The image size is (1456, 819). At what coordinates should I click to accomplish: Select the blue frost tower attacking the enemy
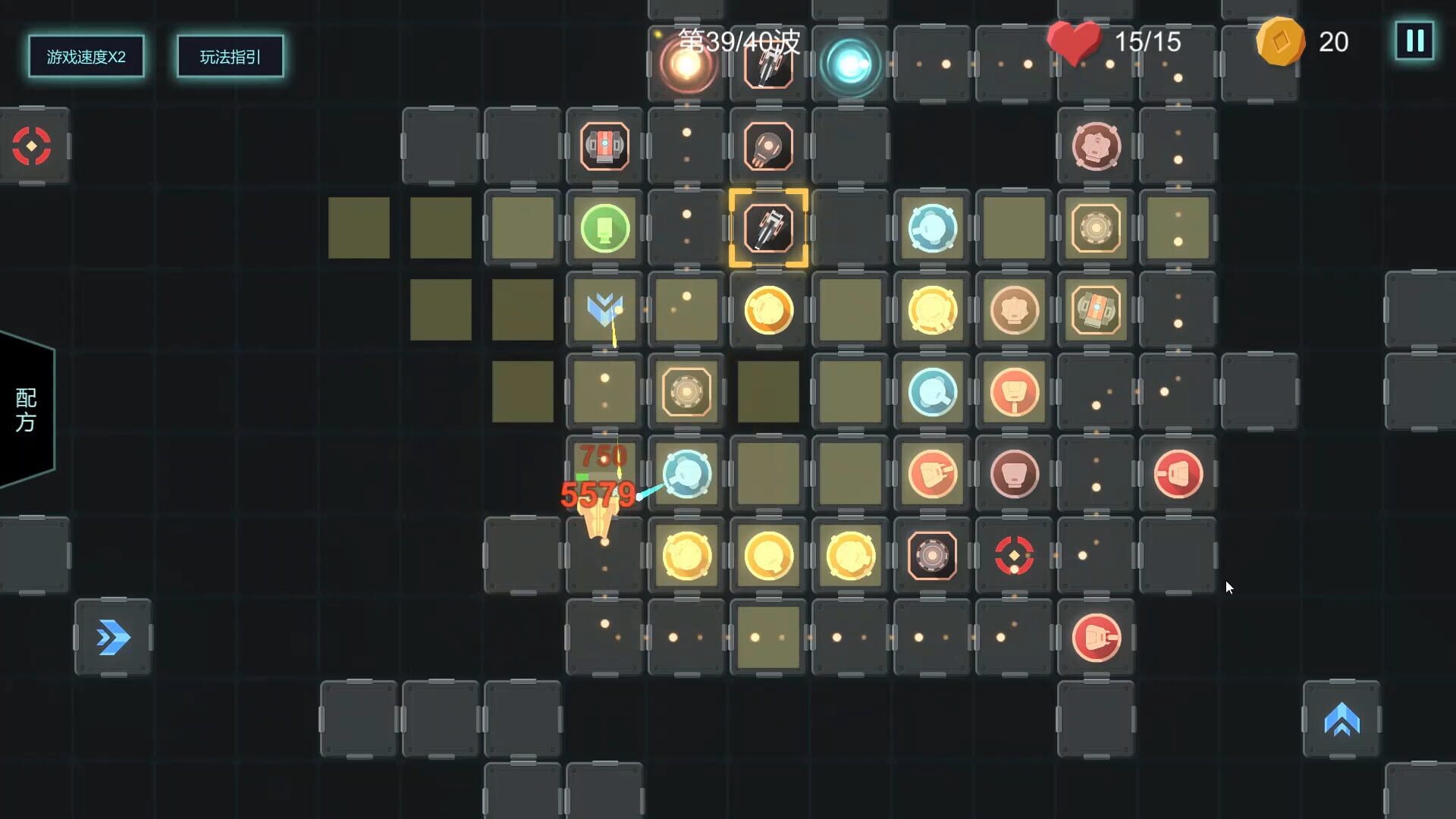coord(686,474)
